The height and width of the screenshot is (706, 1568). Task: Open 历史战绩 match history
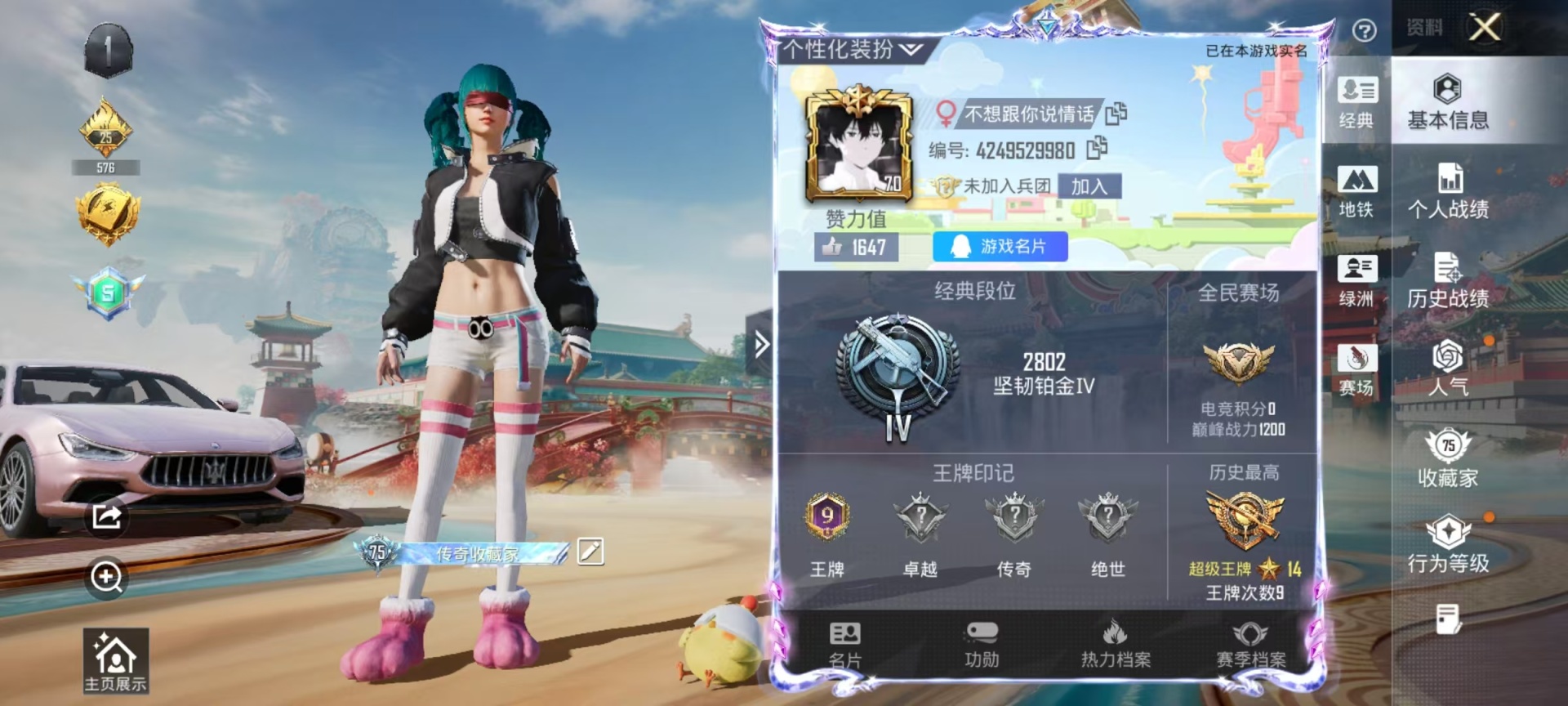tap(1448, 280)
